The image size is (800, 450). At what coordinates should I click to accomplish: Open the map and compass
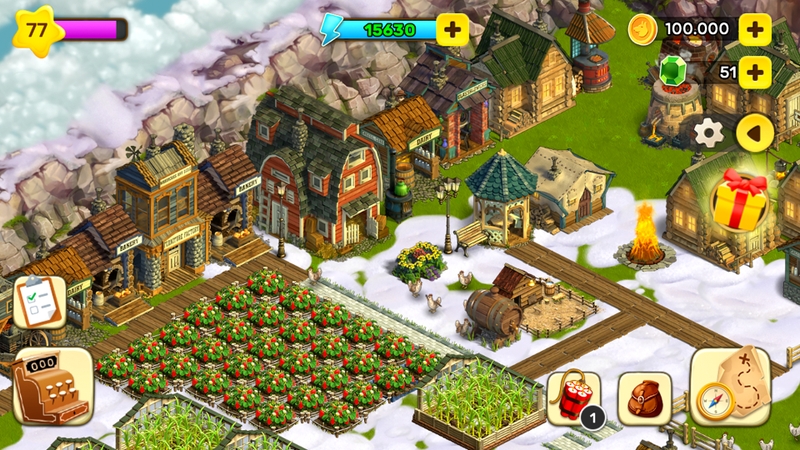[x=730, y=387]
